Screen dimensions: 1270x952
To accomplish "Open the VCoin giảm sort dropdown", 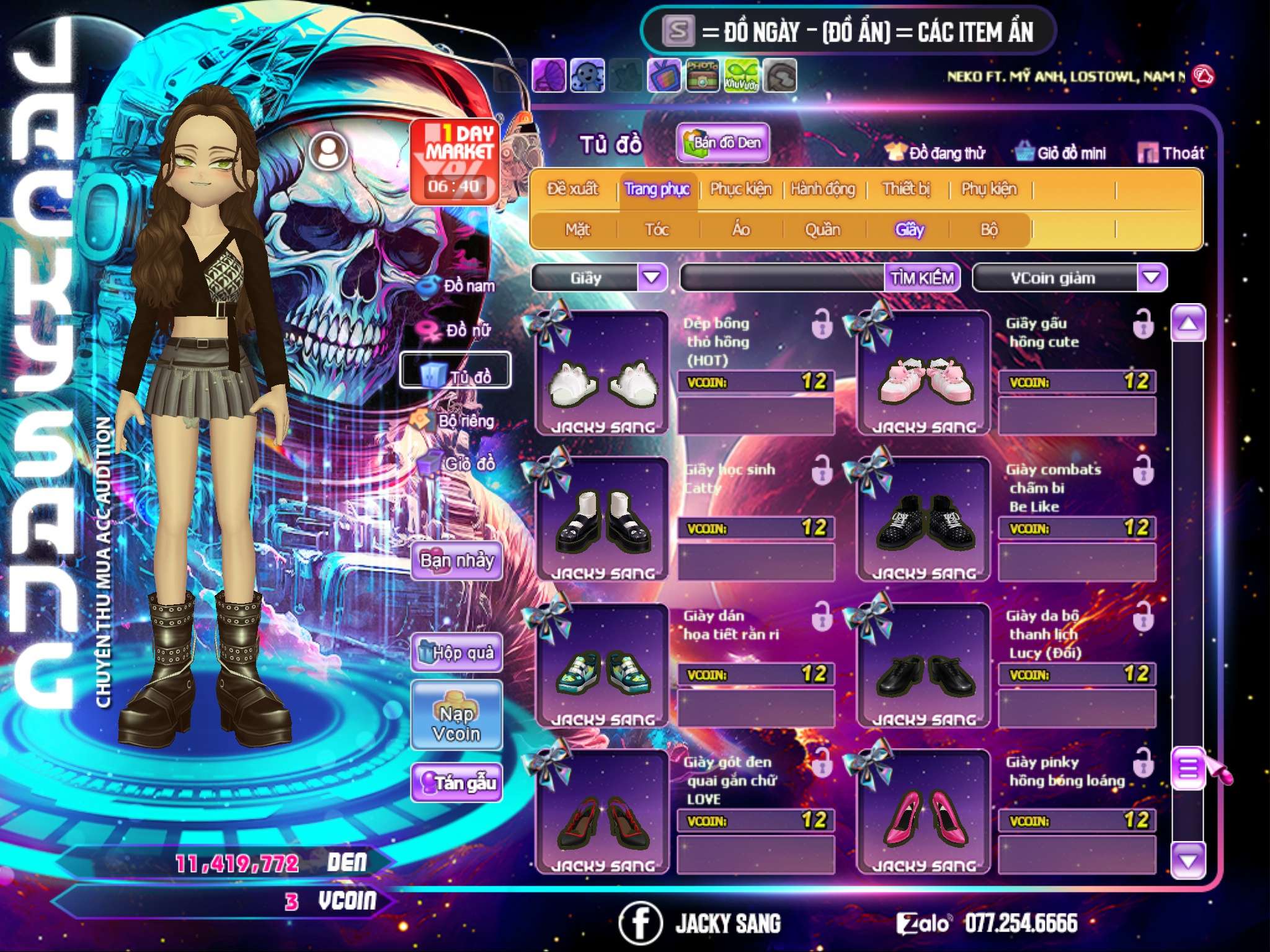I will click(x=1152, y=278).
